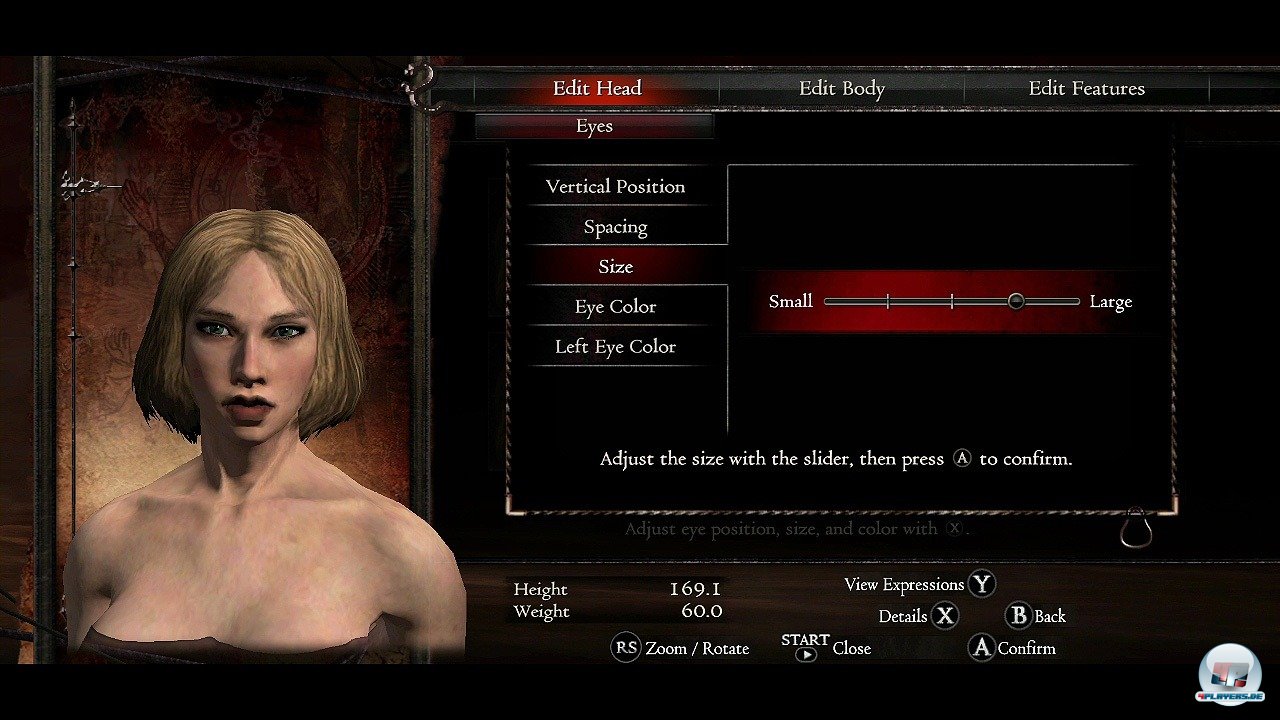Open the Eye Color option
The height and width of the screenshot is (720, 1280).
point(615,307)
